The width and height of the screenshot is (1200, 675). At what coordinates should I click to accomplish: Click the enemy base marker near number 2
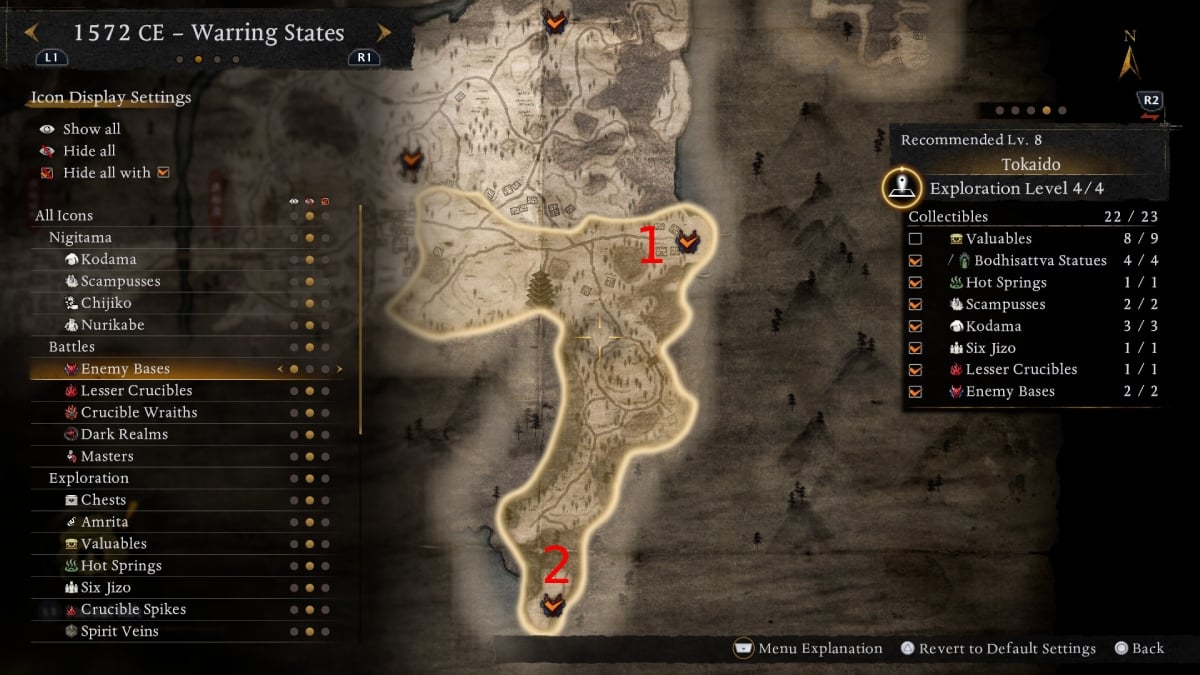[551, 605]
